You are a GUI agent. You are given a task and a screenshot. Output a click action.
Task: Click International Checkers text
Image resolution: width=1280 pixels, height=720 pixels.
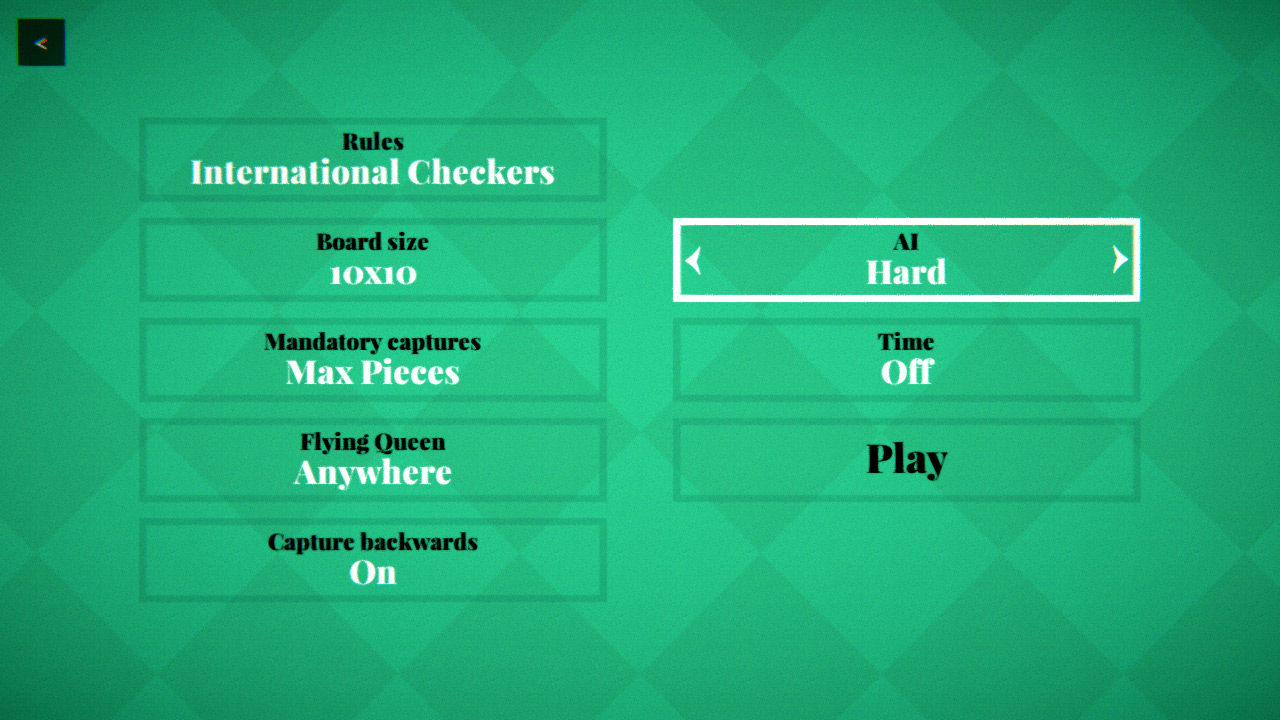[x=373, y=172]
